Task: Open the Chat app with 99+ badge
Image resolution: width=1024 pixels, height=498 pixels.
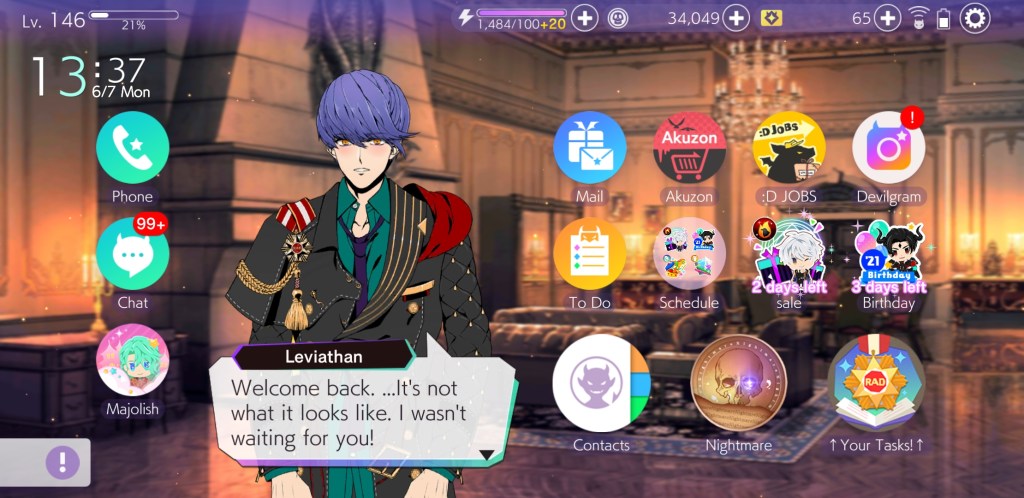Action: click(x=132, y=253)
